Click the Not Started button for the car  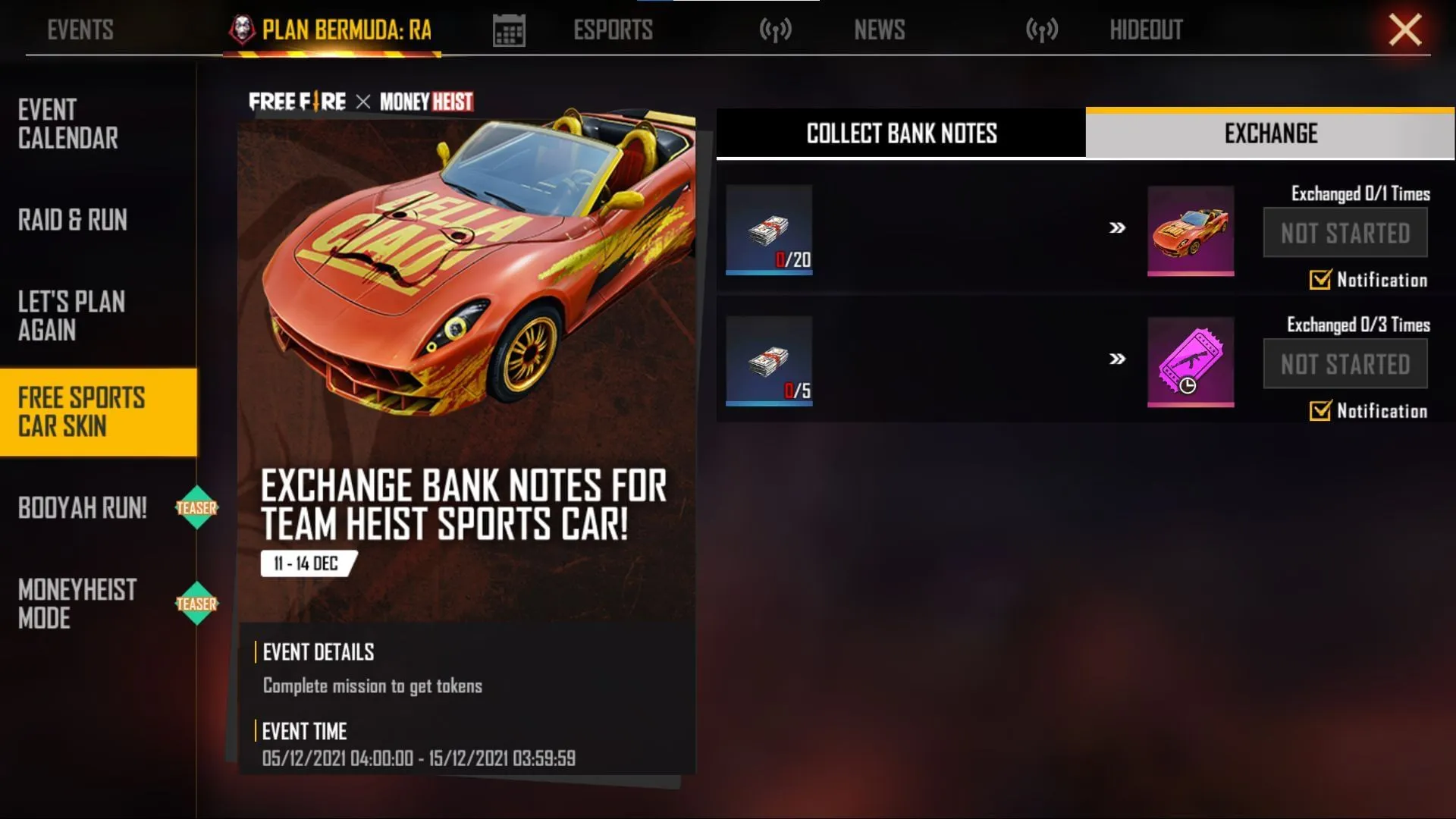(1345, 233)
